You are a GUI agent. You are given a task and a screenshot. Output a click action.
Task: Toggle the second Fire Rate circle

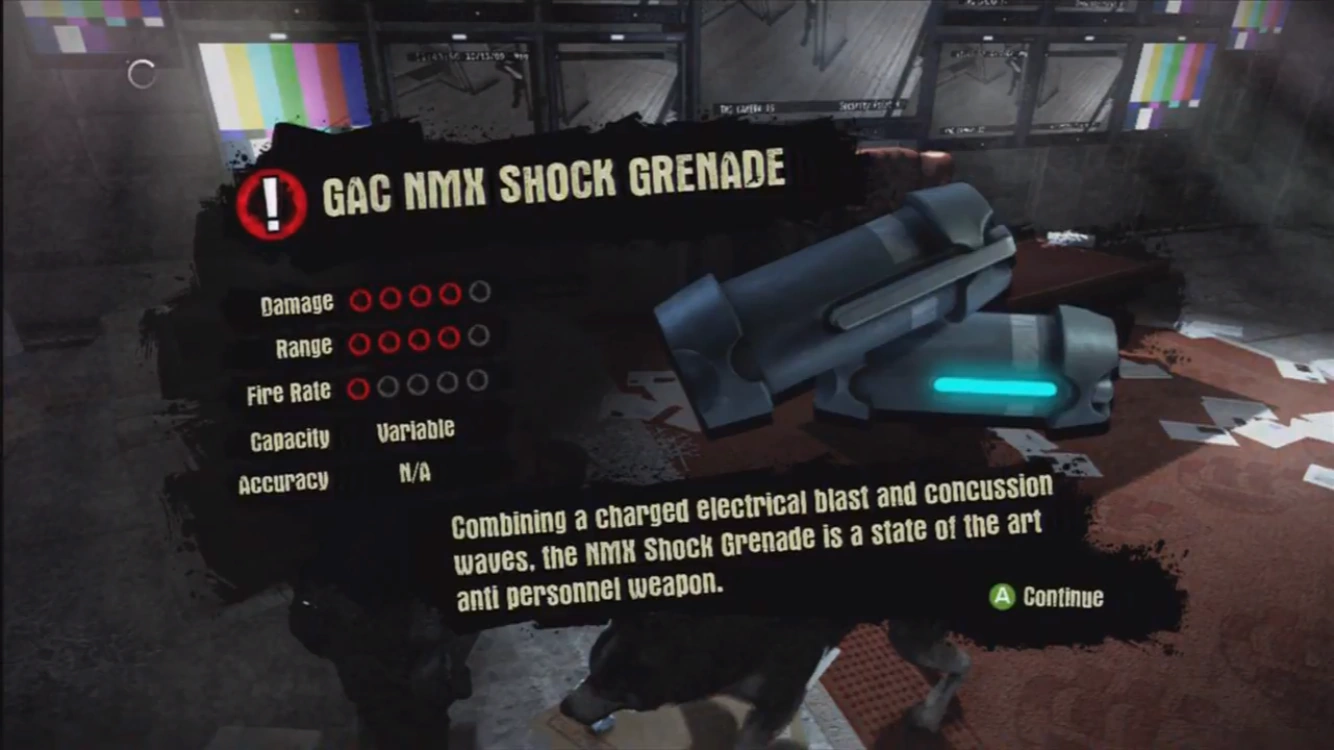click(x=386, y=385)
